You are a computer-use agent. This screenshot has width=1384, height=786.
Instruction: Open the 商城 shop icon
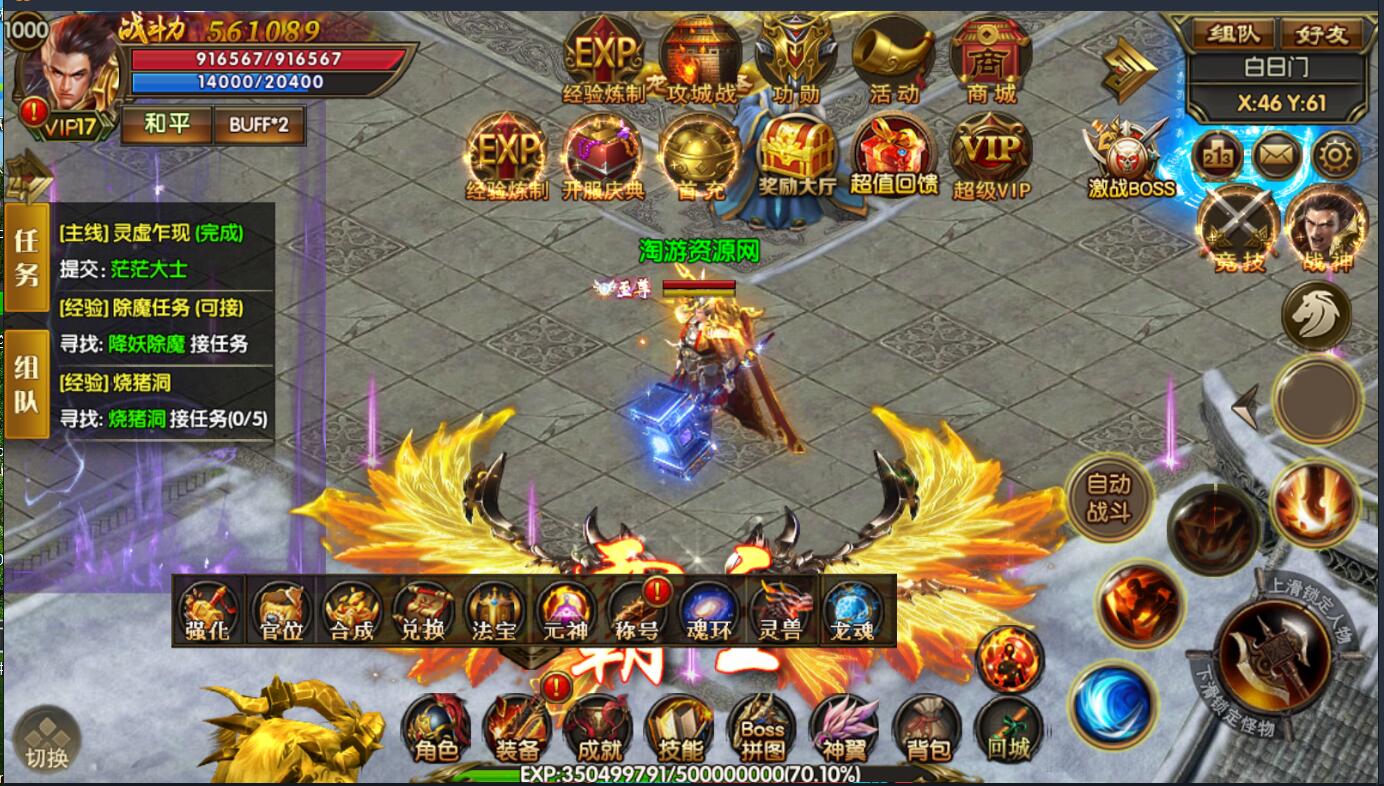tap(990, 60)
